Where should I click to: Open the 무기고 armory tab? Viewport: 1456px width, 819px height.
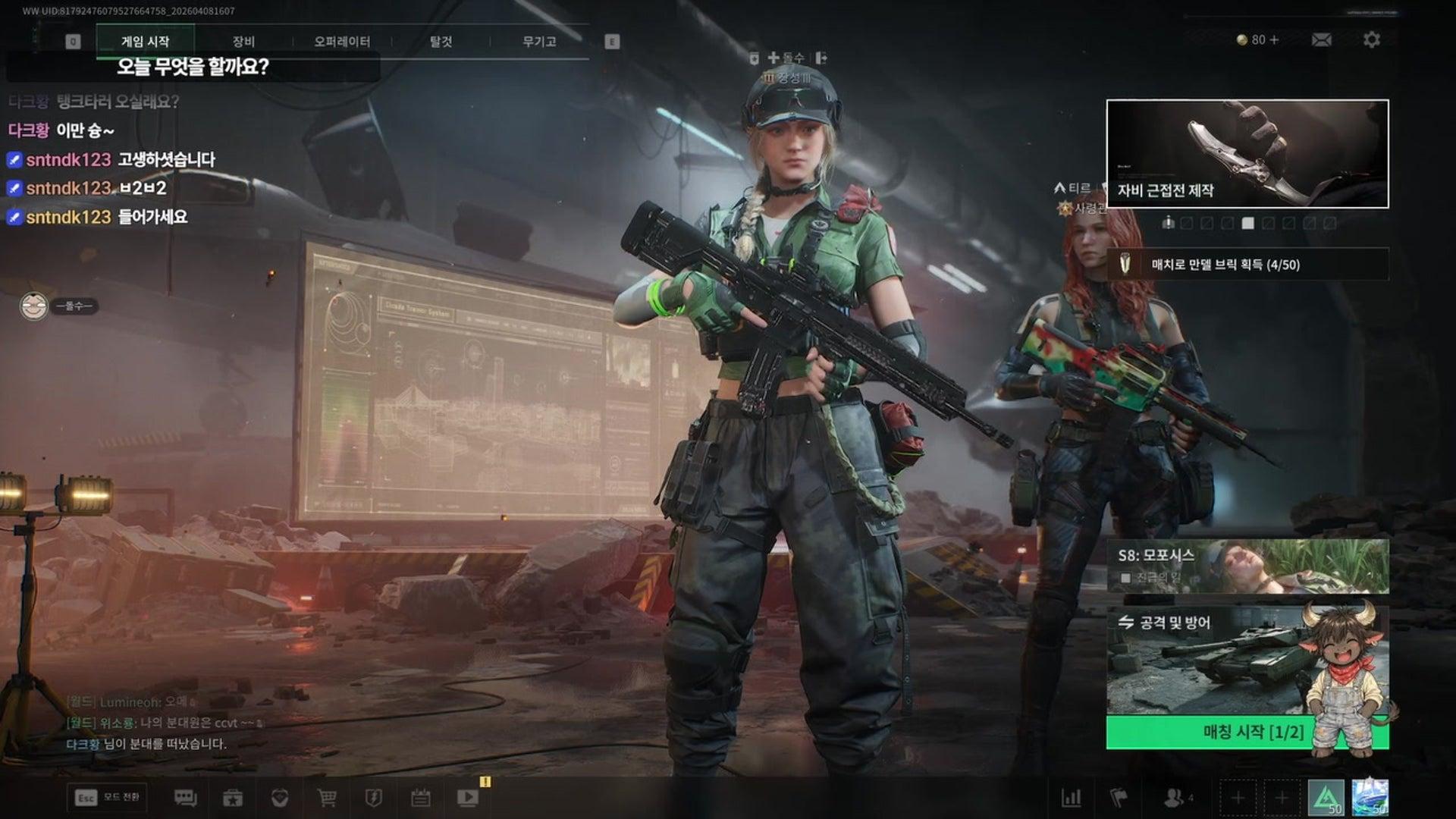(x=539, y=41)
